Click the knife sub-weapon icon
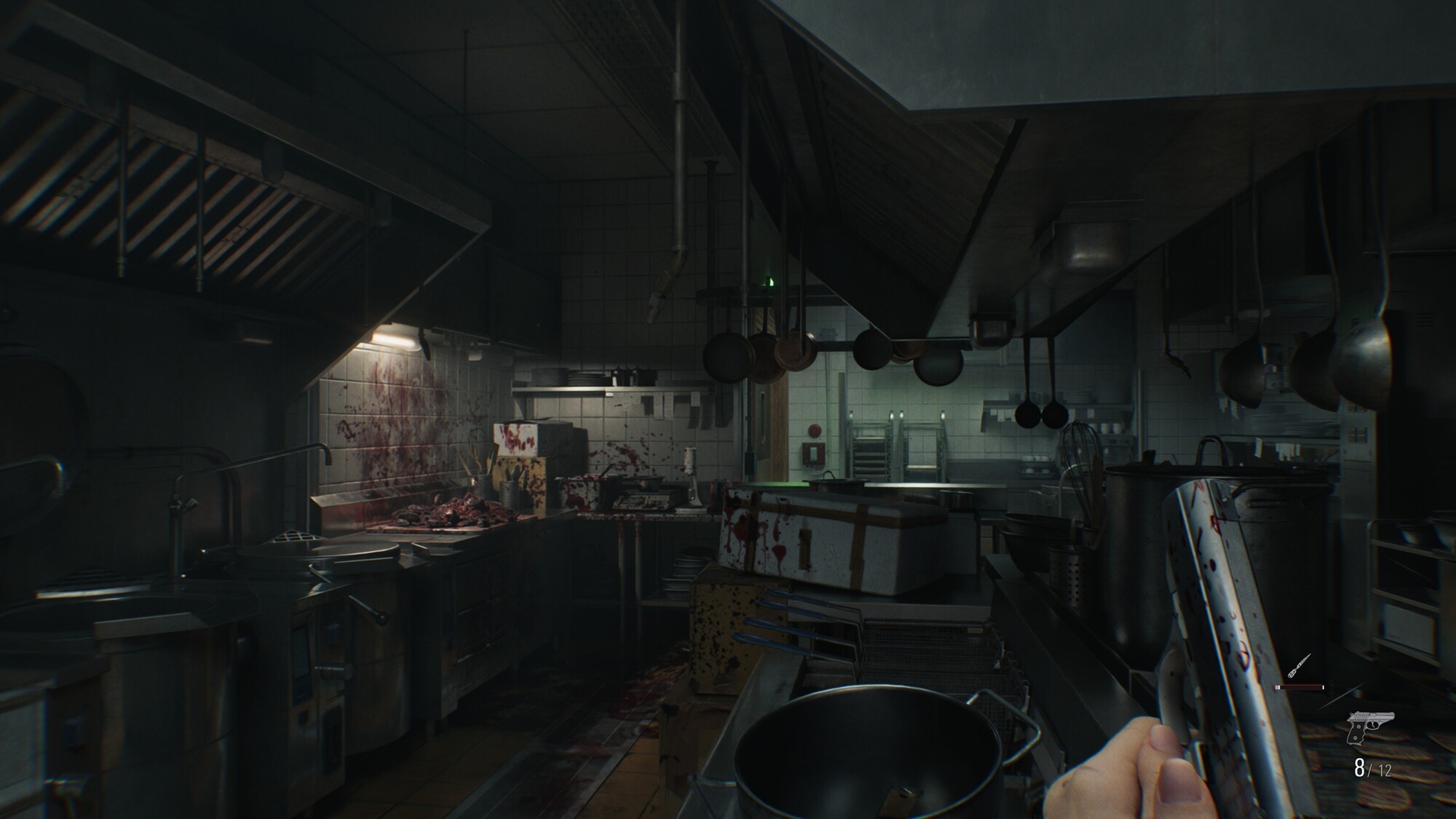Viewport: 1456px width, 819px height. [1300, 665]
